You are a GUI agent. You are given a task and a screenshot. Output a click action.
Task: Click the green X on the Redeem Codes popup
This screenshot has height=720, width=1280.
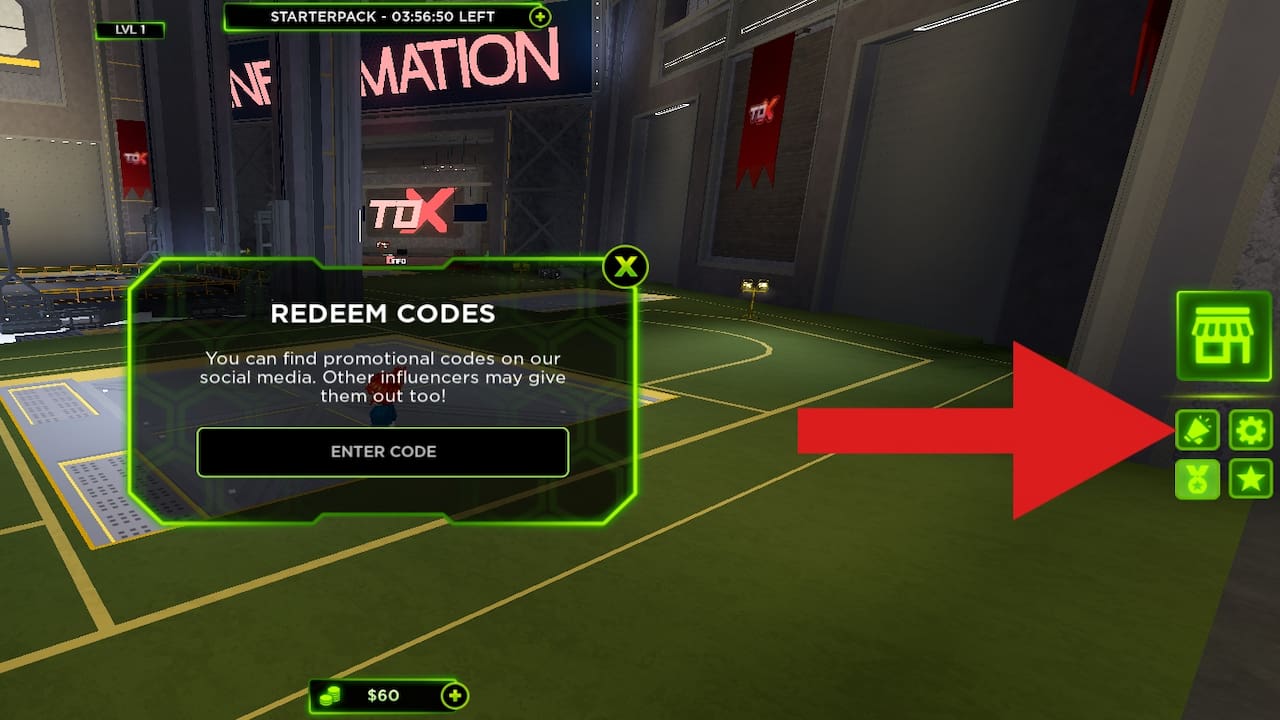[x=626, y=266]
